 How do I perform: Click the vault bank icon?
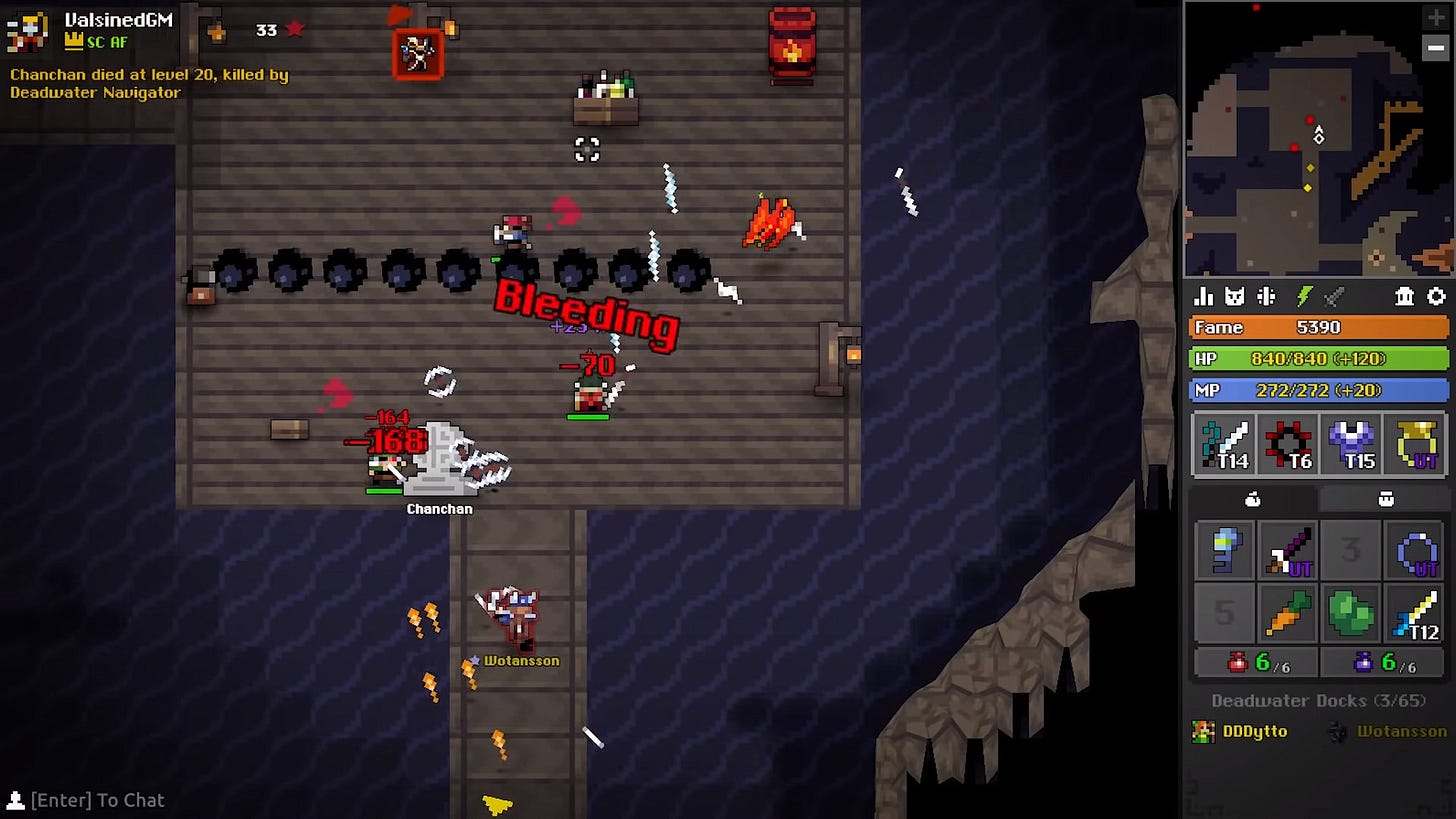1405,296
